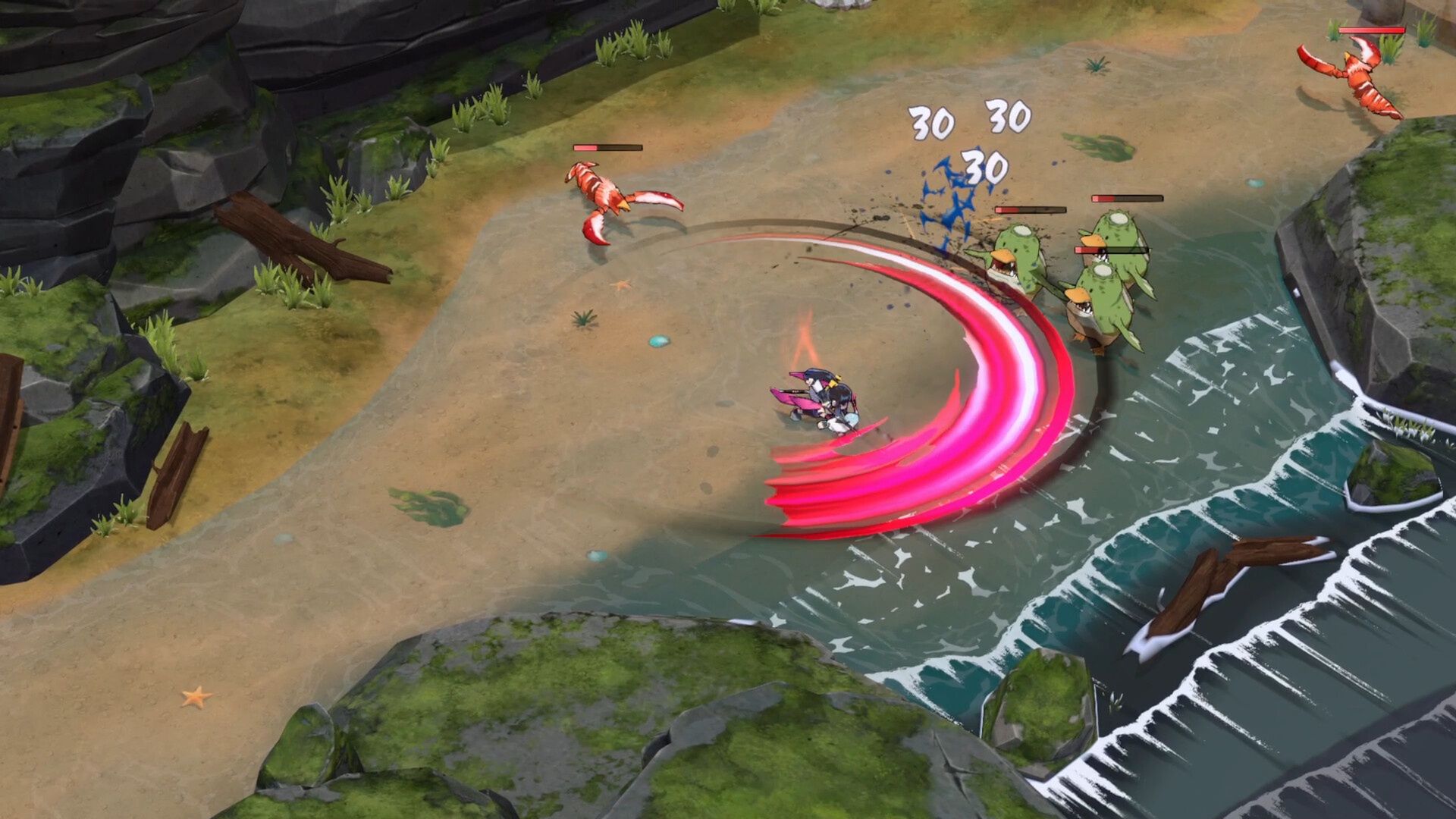Click the health bar of the rightmost duck
Screen dimensions: 1456x819
click(x=1128, y=199)
